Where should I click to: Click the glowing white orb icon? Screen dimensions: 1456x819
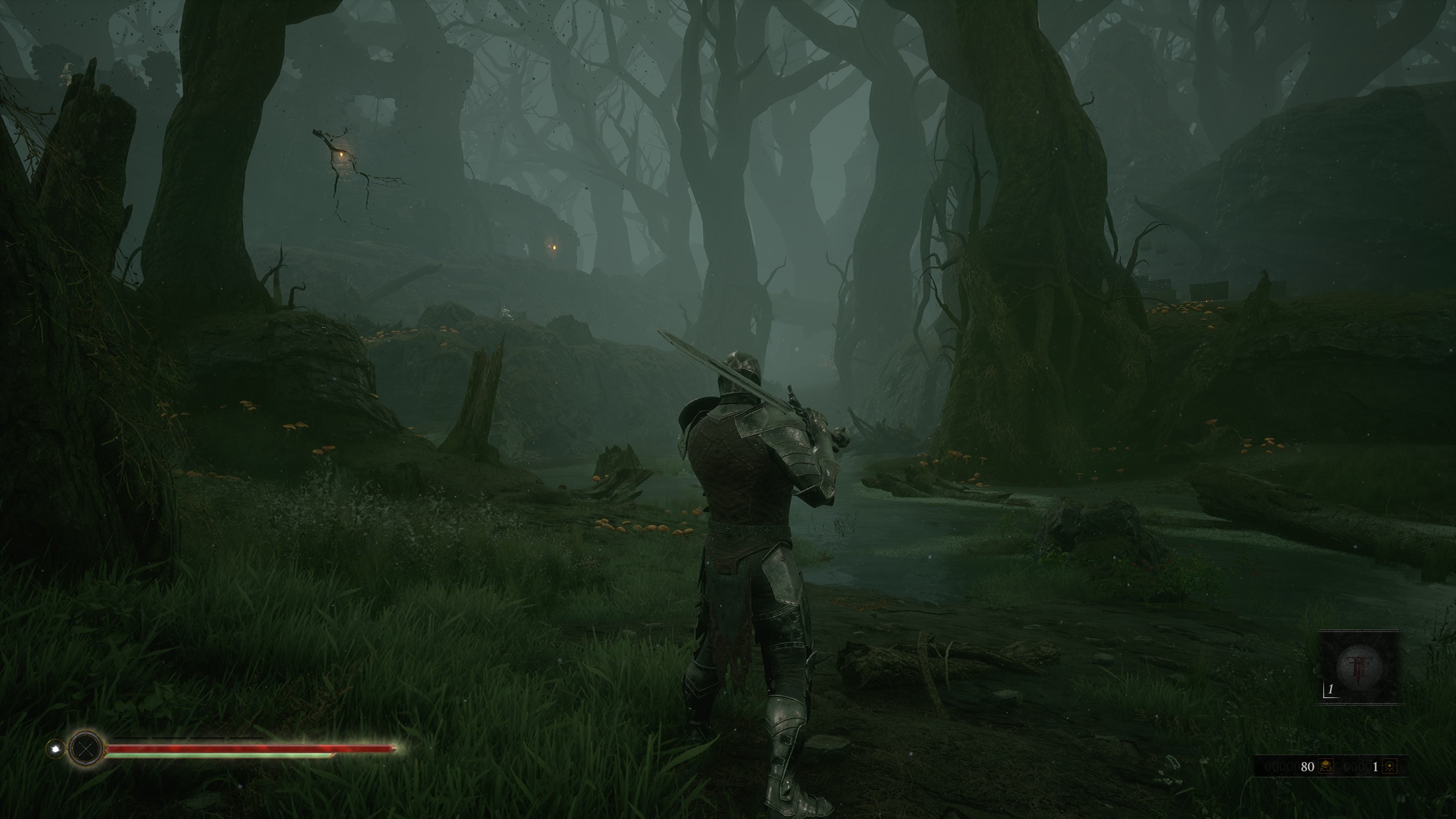point(55,749)
